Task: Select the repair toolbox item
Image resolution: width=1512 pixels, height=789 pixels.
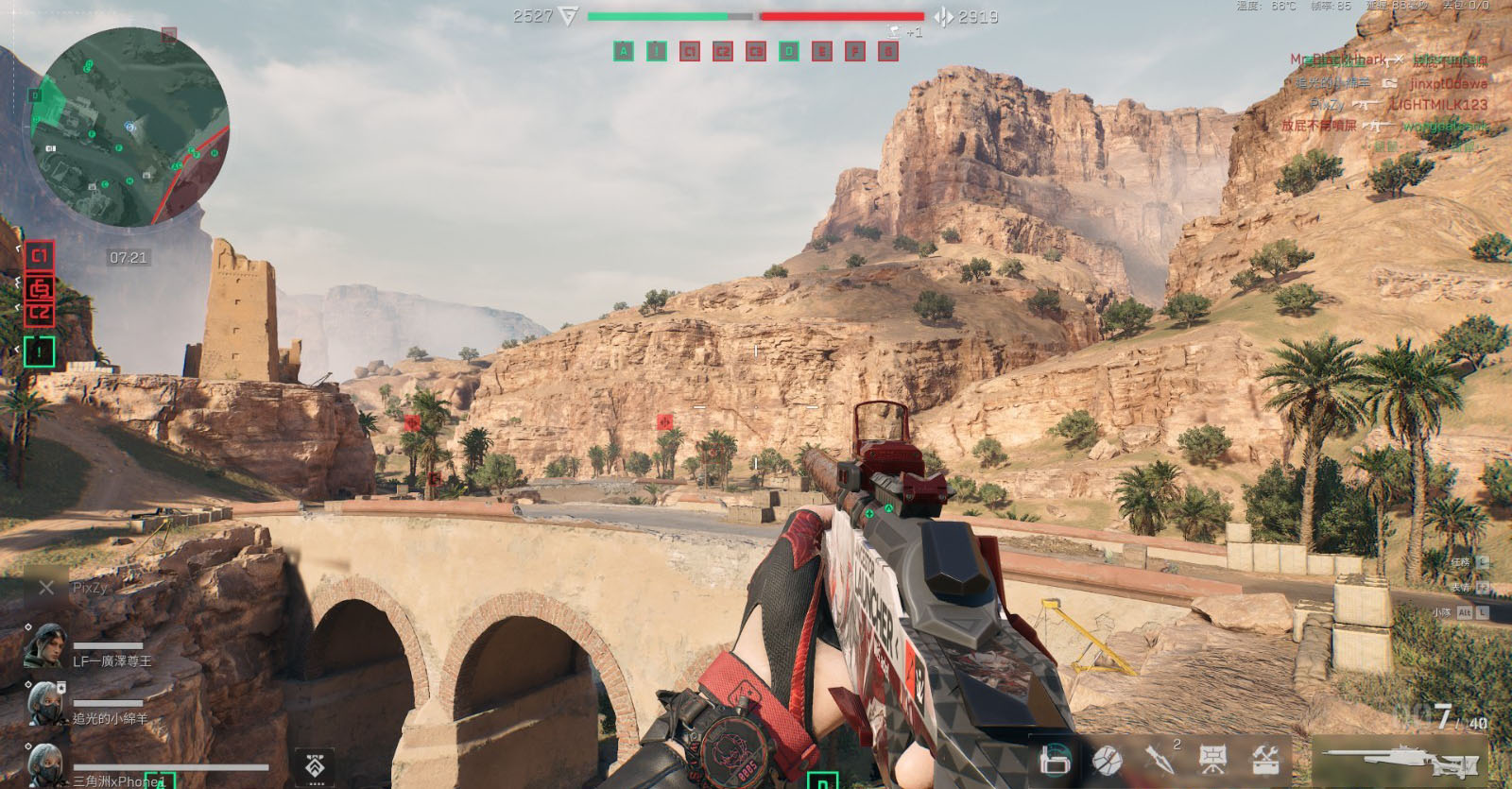Action: pos(1265,758)
